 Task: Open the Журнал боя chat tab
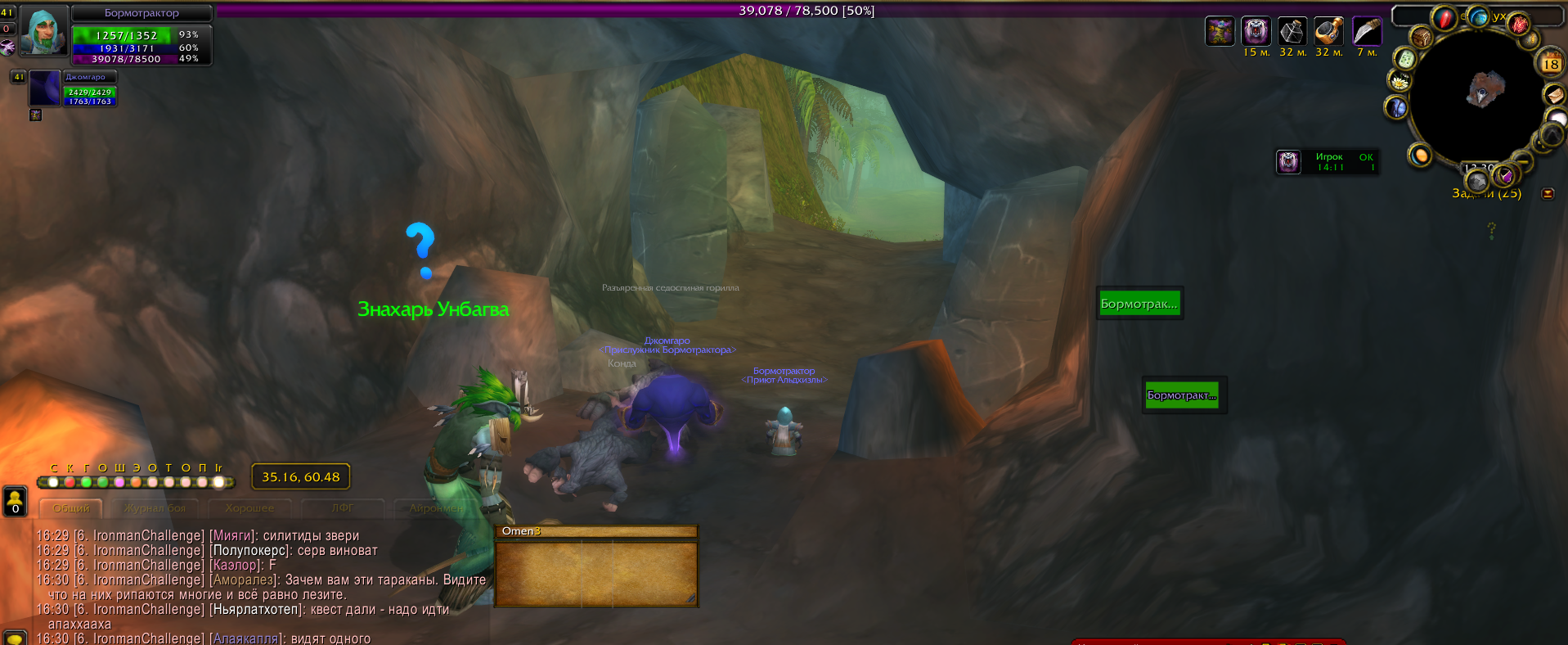(x=155, y=508)
